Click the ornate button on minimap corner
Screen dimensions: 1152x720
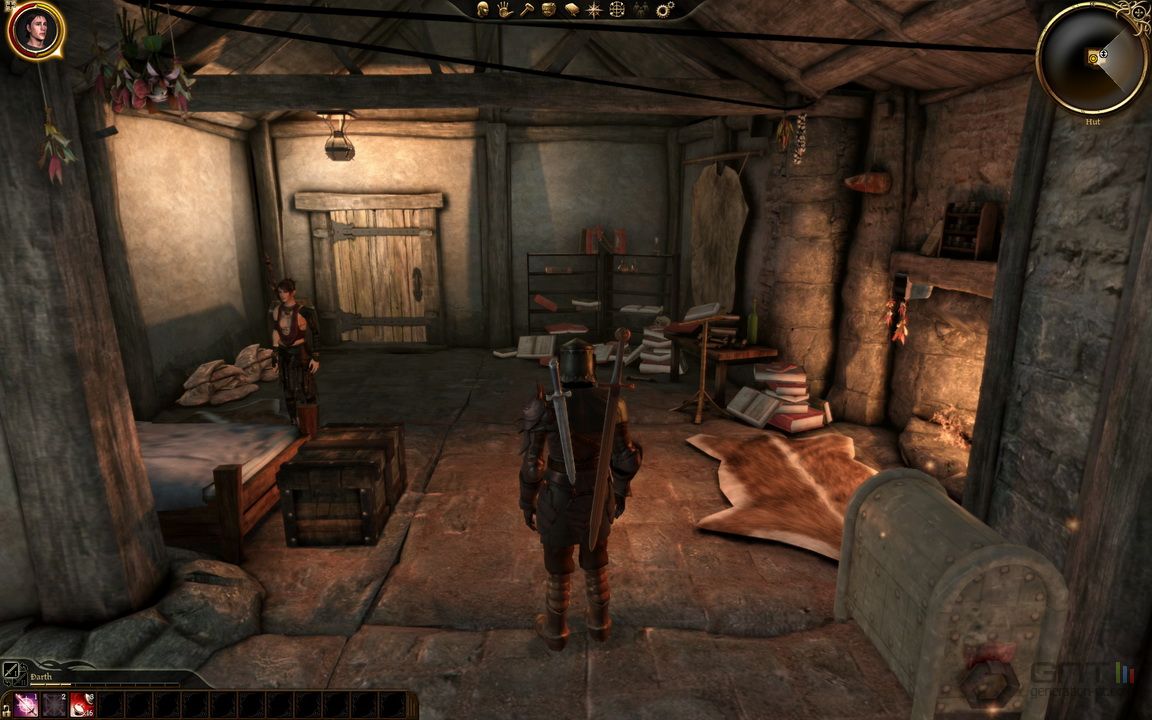tap(1134, 14)
